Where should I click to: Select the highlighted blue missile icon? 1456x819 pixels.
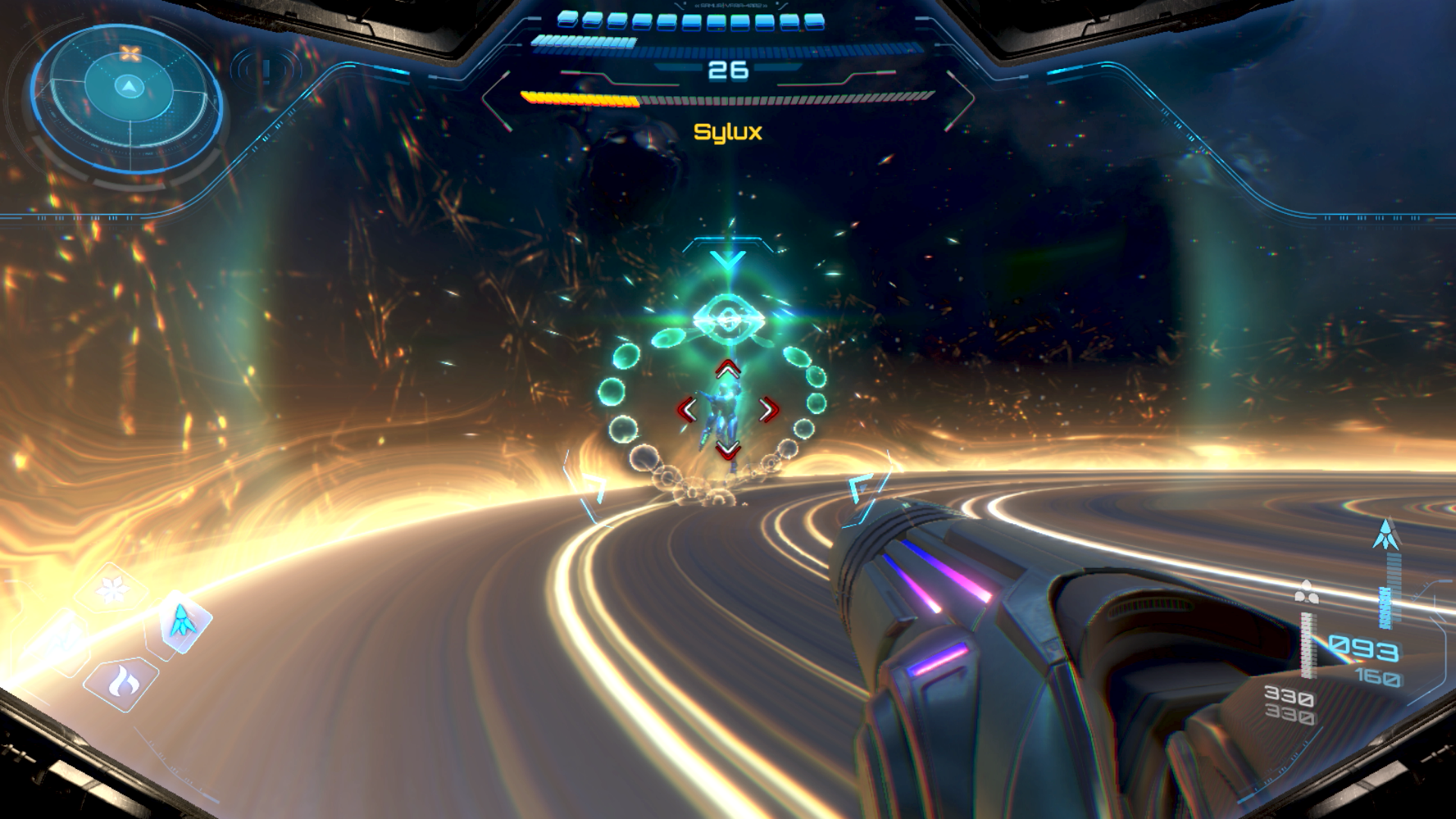(183, 621)
